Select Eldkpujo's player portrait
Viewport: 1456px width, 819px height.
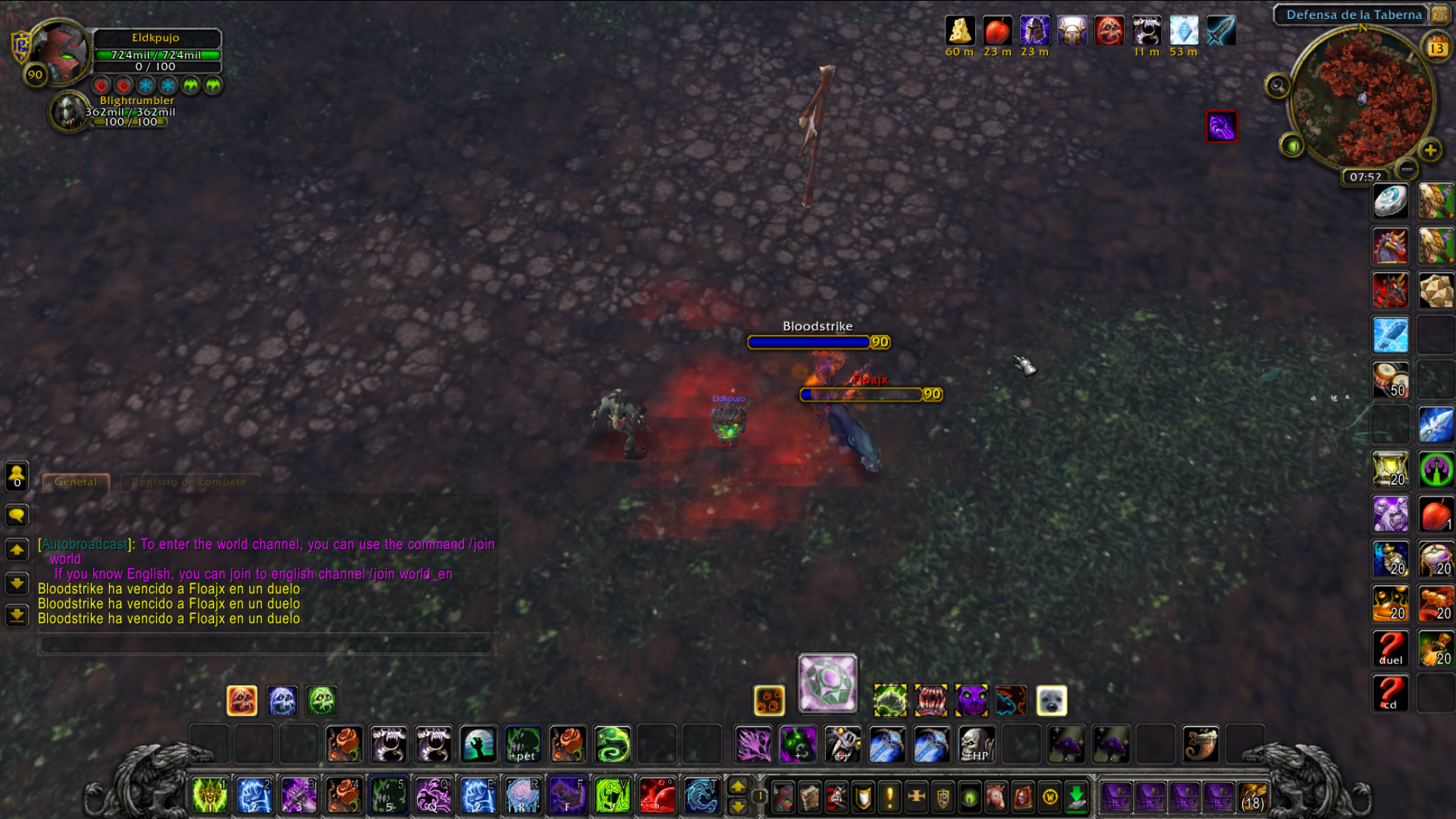coord(59,52)
